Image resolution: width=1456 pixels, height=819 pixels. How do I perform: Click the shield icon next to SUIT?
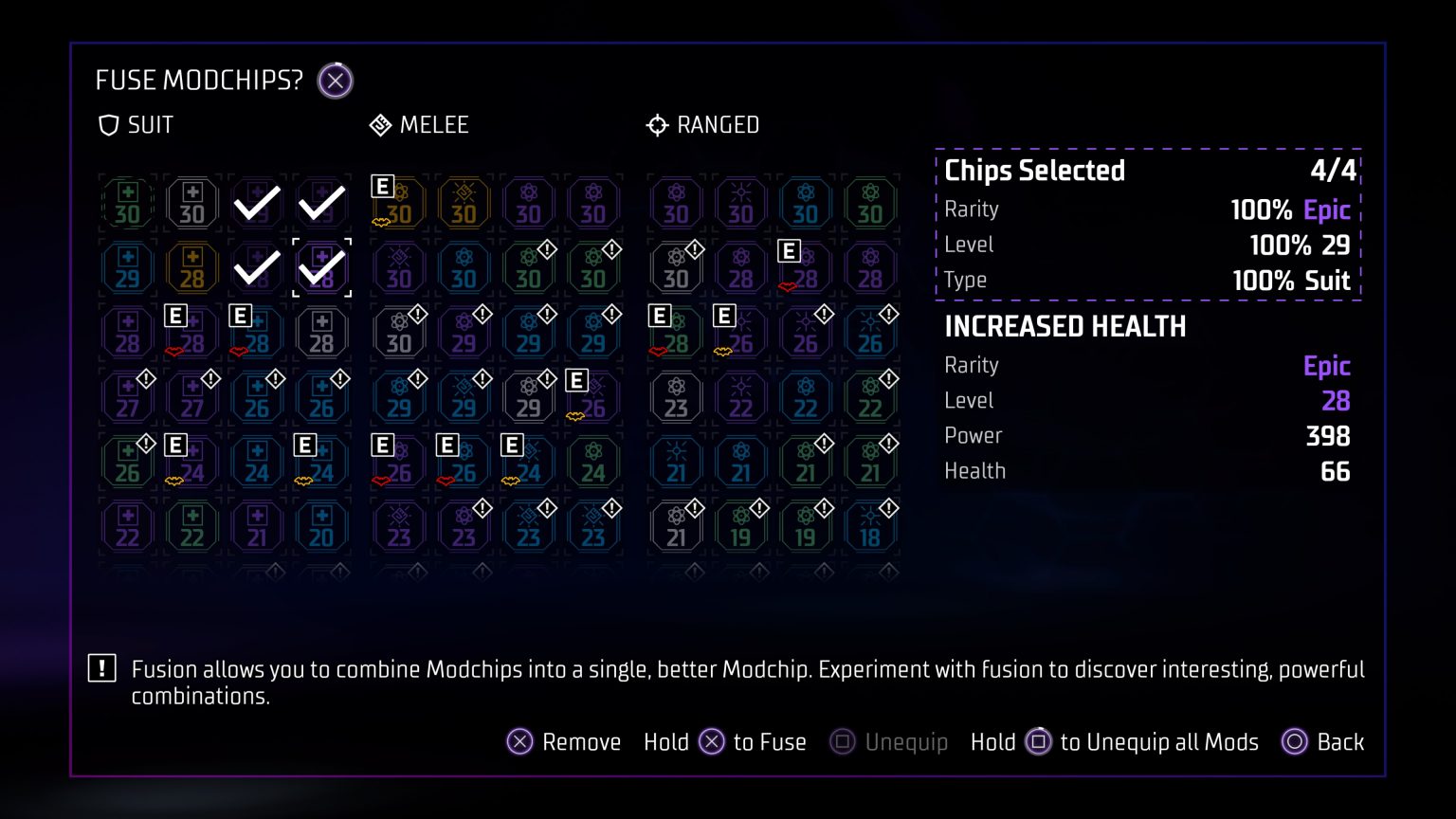click(x=107, y=124)
